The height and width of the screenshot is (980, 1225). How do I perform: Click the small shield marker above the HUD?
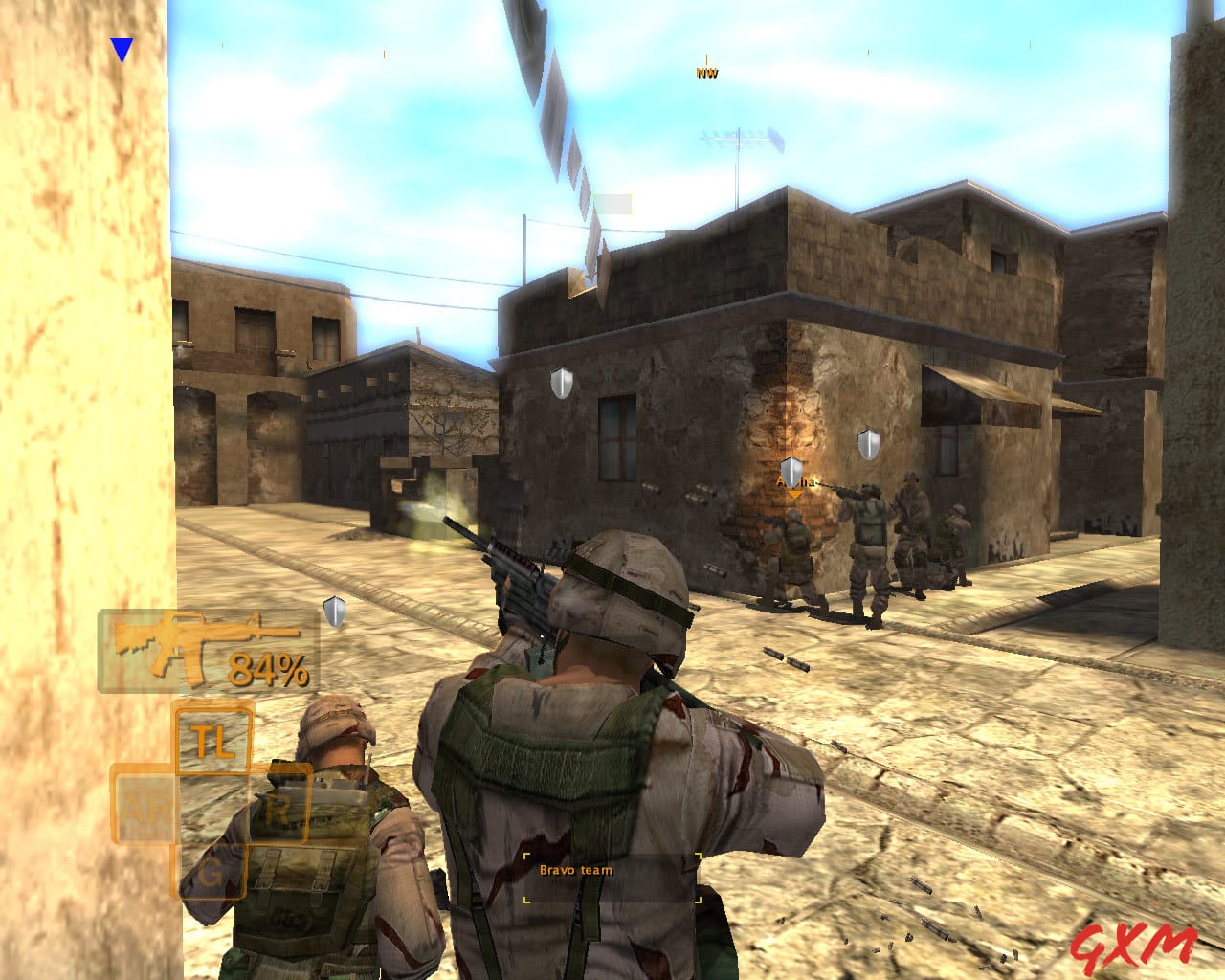pyautogui.click(x=333, y=608)
